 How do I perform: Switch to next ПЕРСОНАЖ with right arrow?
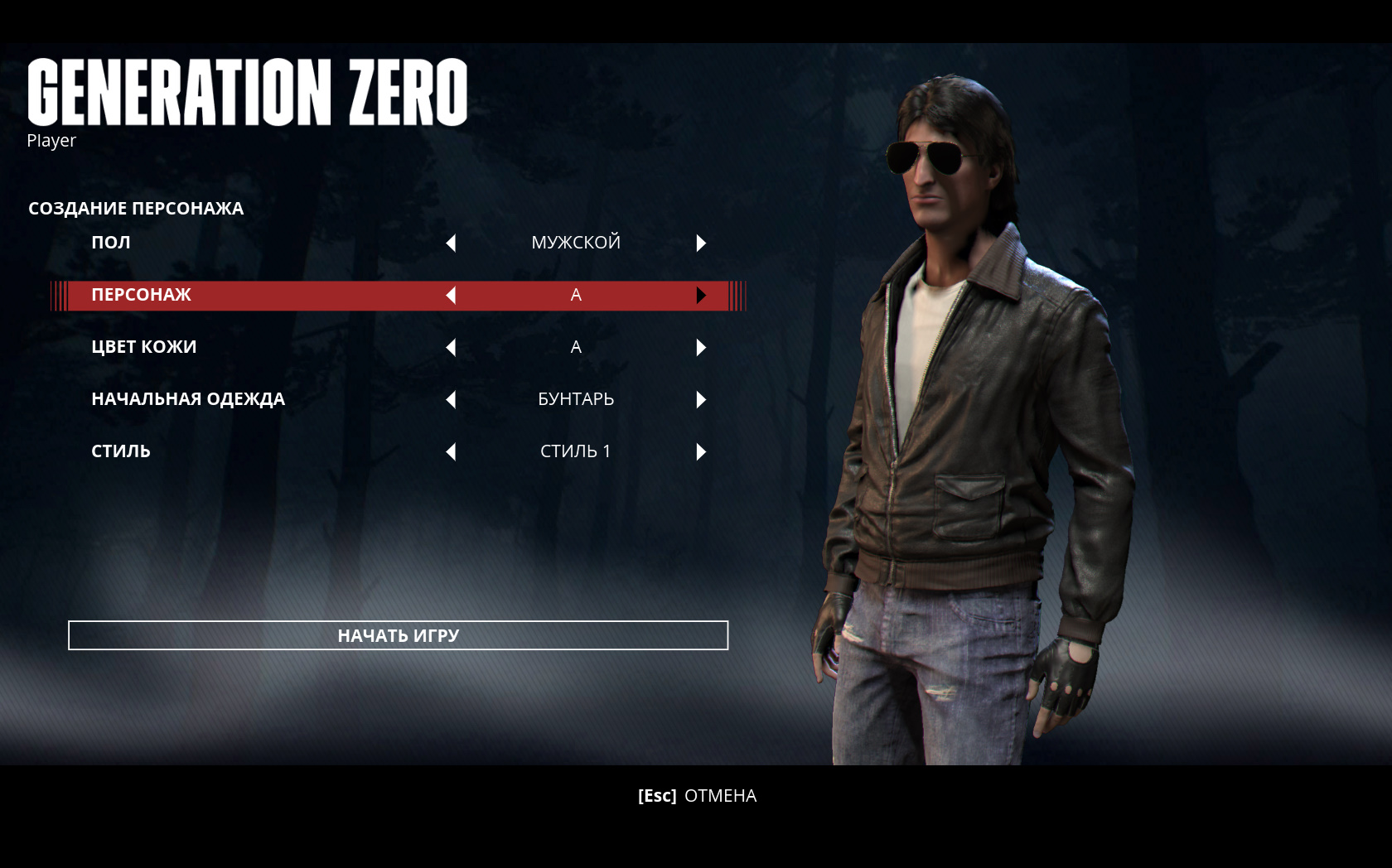tap(701, 295)
